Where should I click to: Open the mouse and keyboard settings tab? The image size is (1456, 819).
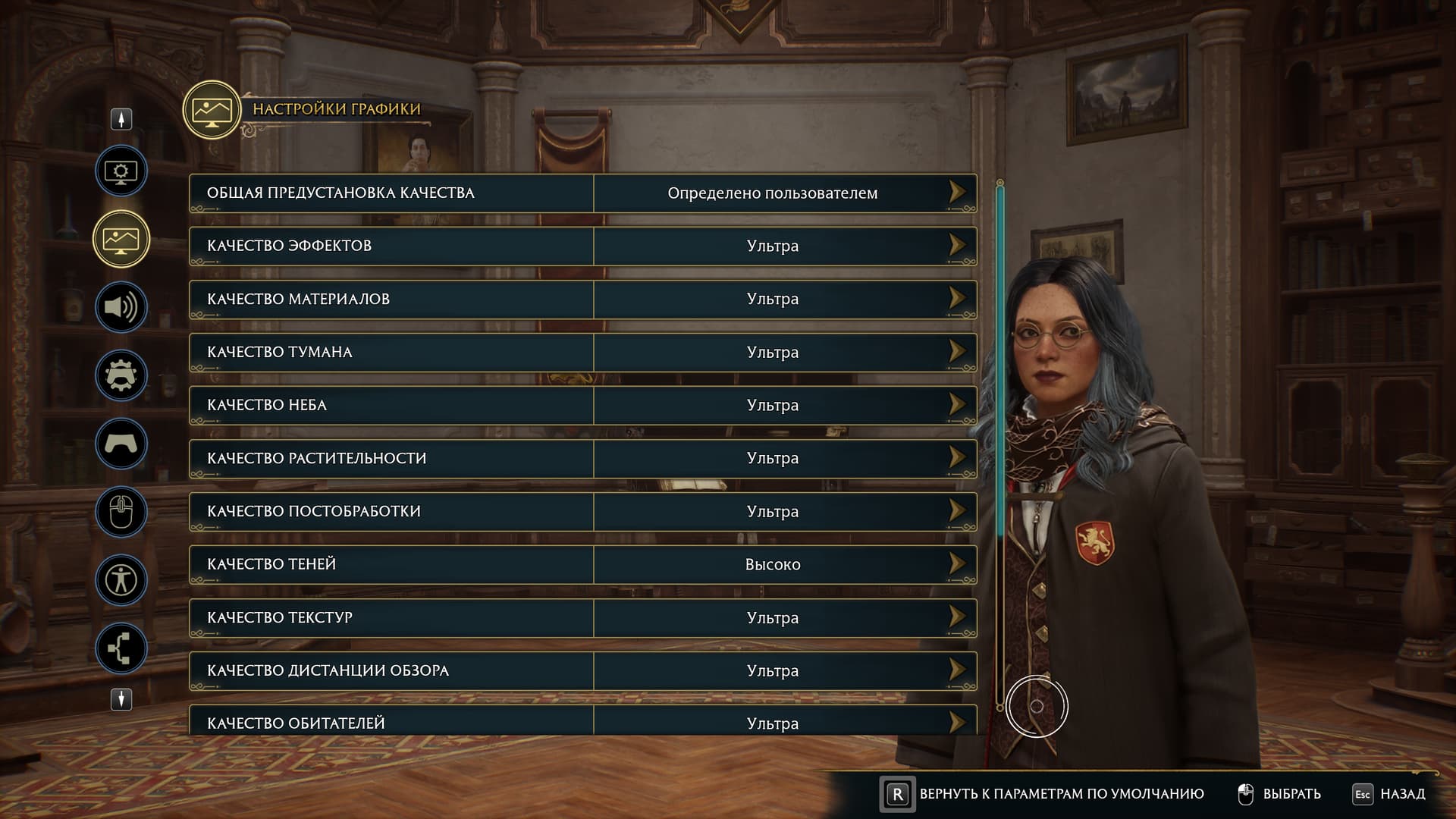tap(121, 512)
